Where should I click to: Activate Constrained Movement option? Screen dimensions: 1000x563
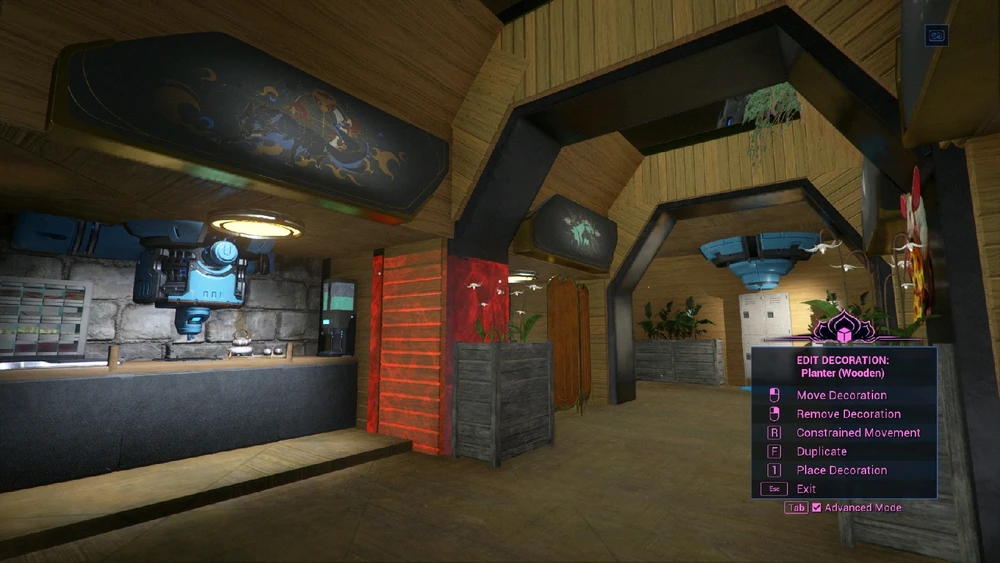coord(857,433)
